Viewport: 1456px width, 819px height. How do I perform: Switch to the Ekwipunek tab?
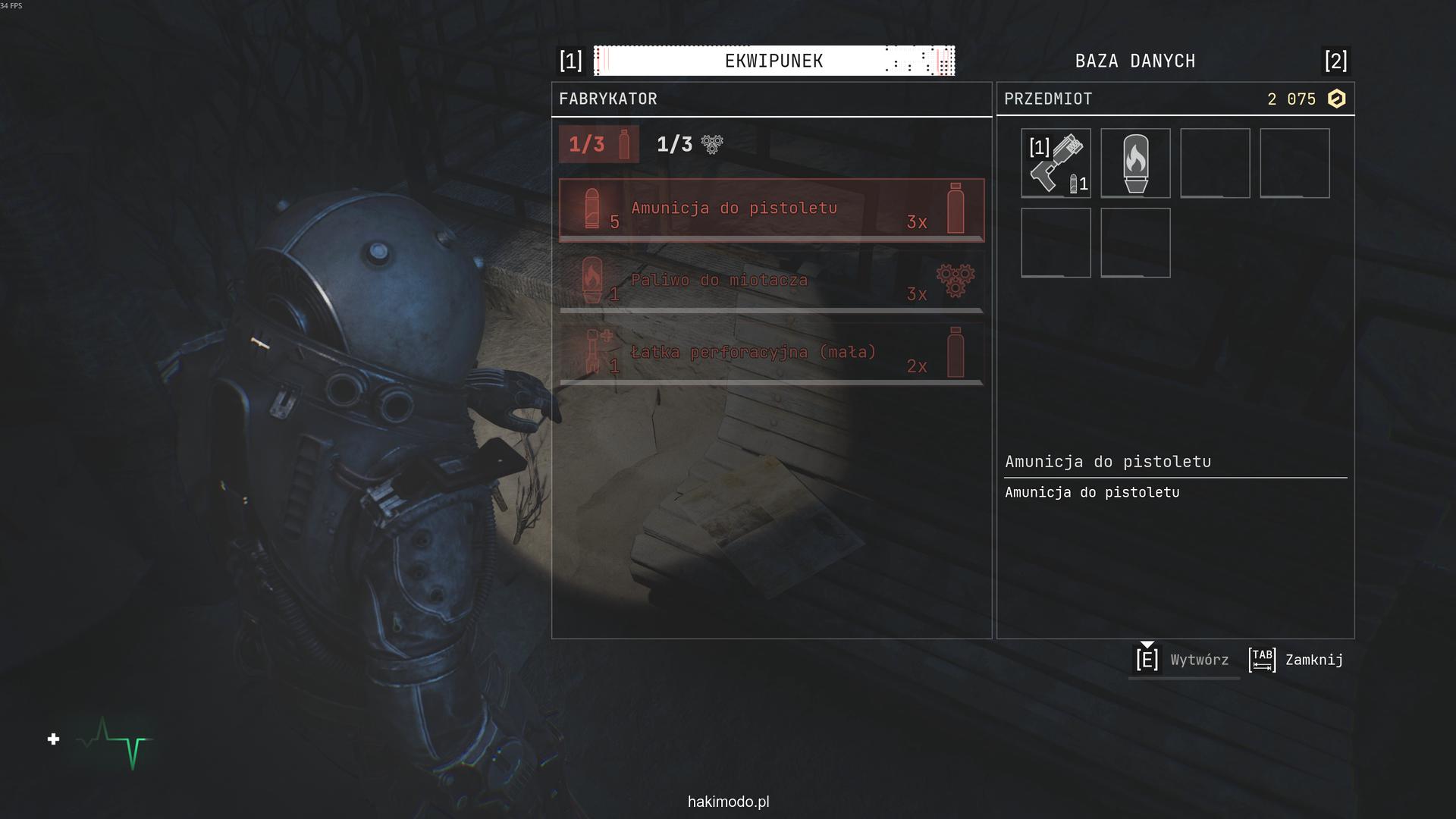773,61
